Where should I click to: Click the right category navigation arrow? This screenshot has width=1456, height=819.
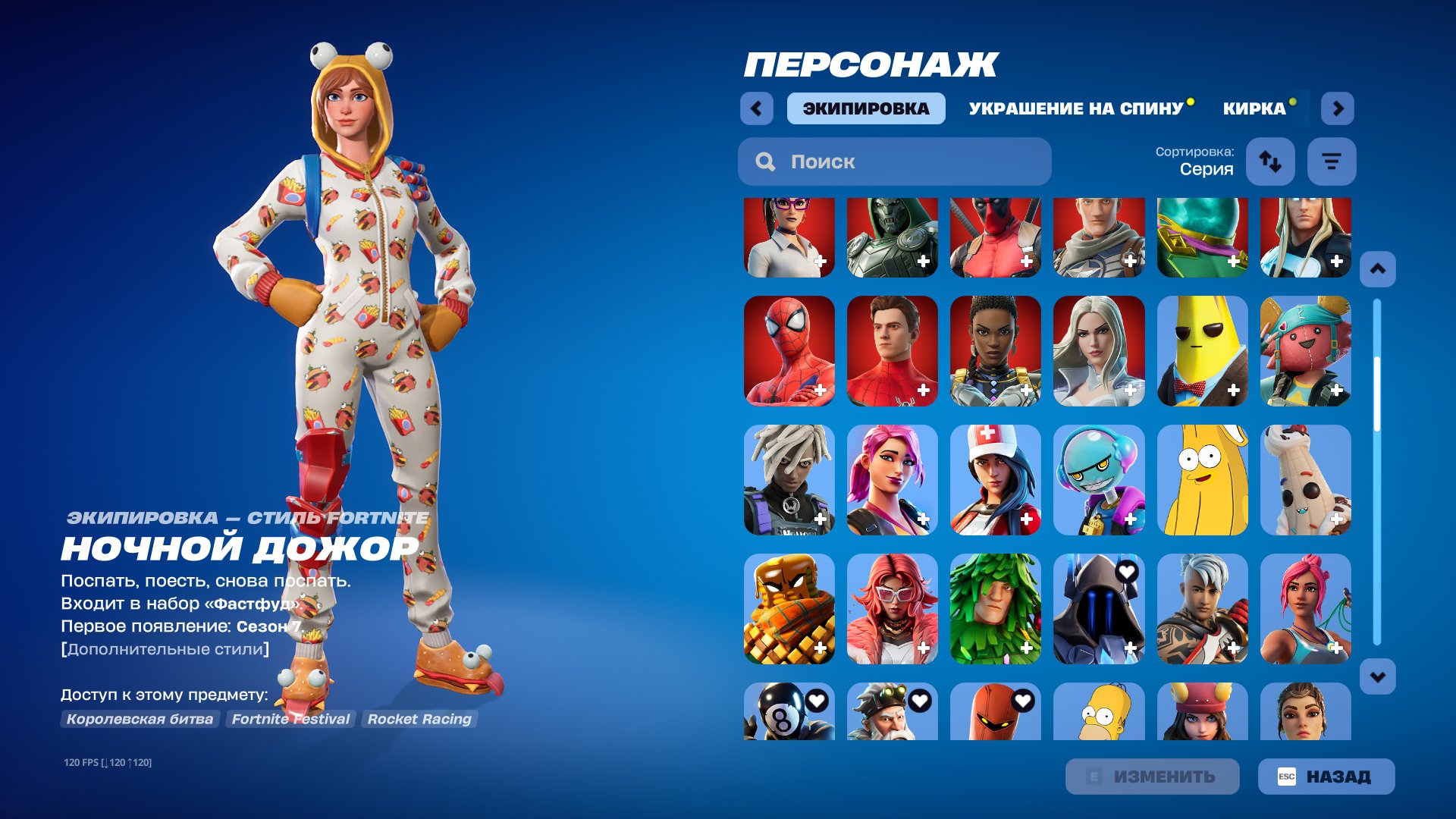(1338, 108)
